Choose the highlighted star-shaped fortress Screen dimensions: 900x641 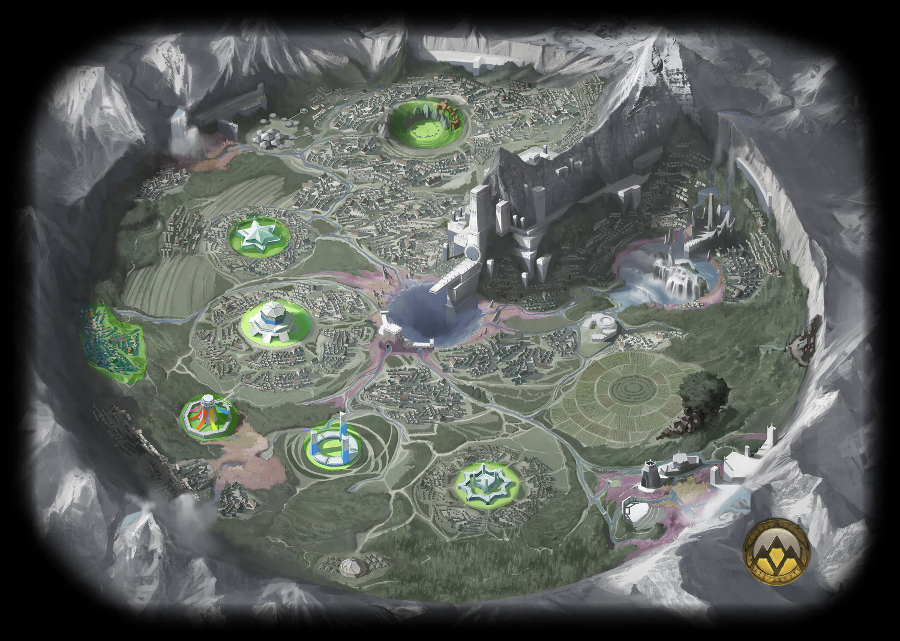[x=487, y=483]
